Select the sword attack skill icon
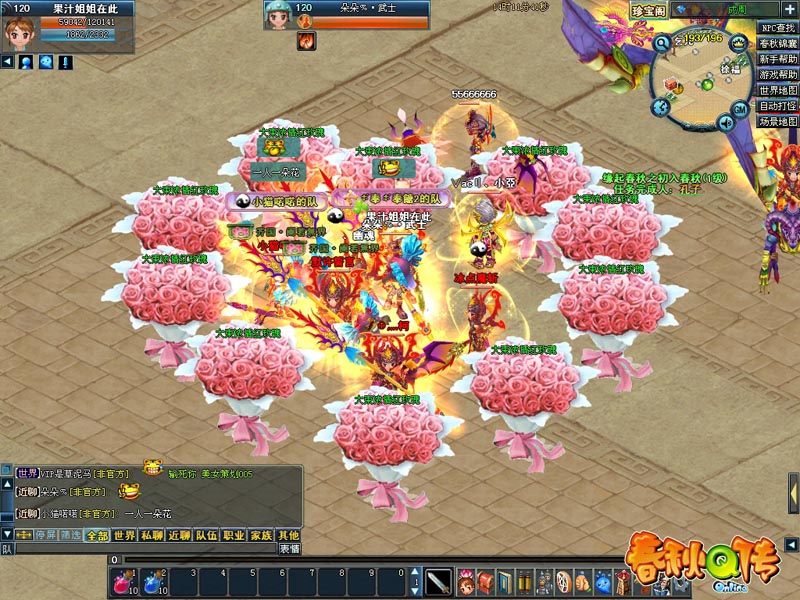 click(x=438, y=581)
